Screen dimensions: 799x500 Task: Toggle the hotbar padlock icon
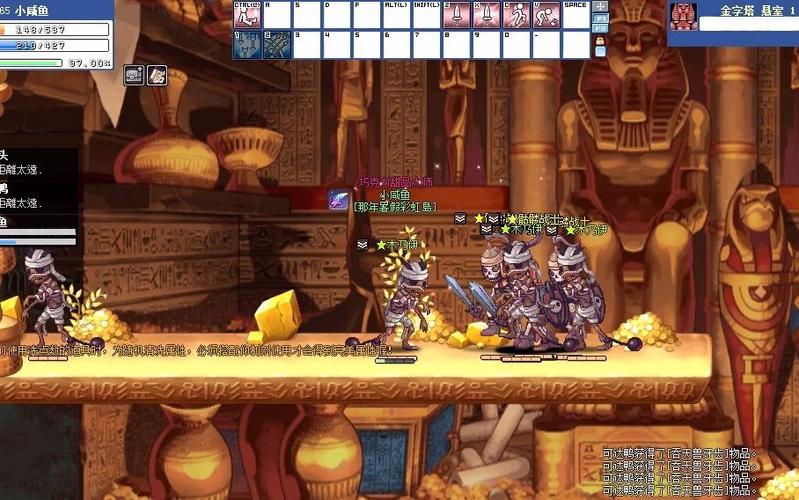coord(600,41)
